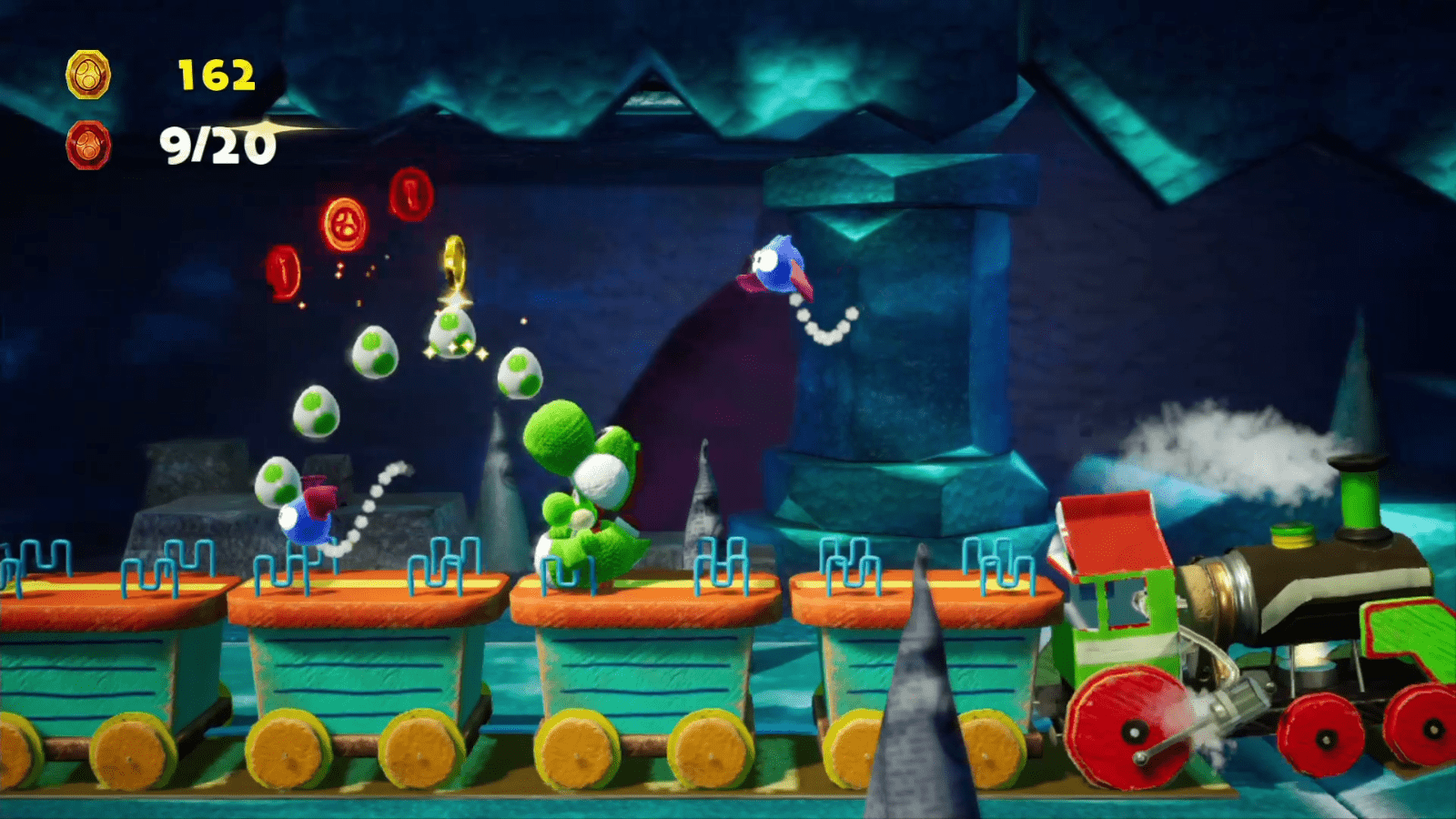Select the topmost red coin in the arc
1456x819 pixels.
[x=410, y=197]
